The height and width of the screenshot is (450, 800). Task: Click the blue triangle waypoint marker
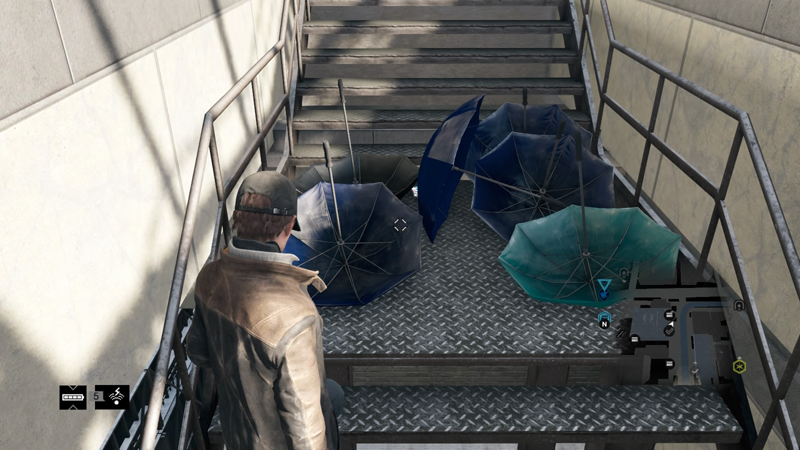coord(604,288)
